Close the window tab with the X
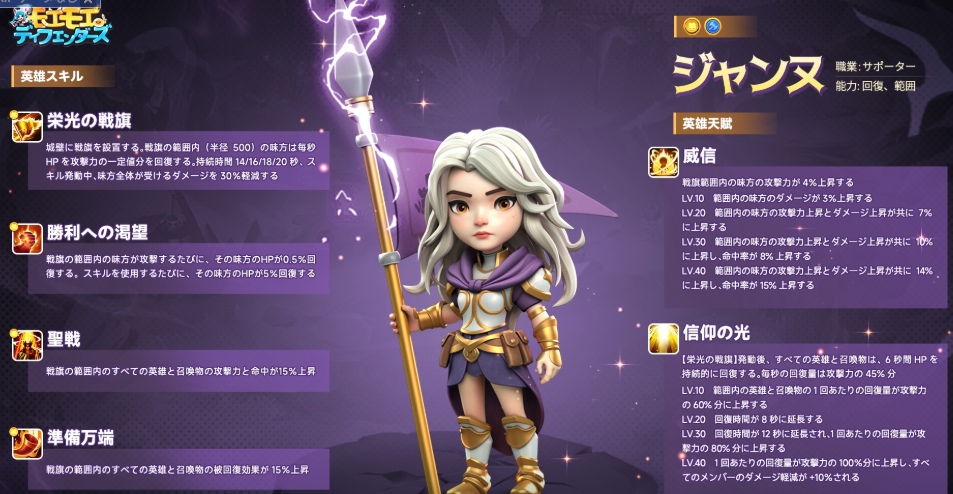Image resolution: width=953 pixels, height=494 pixels. tap(90, 3)
